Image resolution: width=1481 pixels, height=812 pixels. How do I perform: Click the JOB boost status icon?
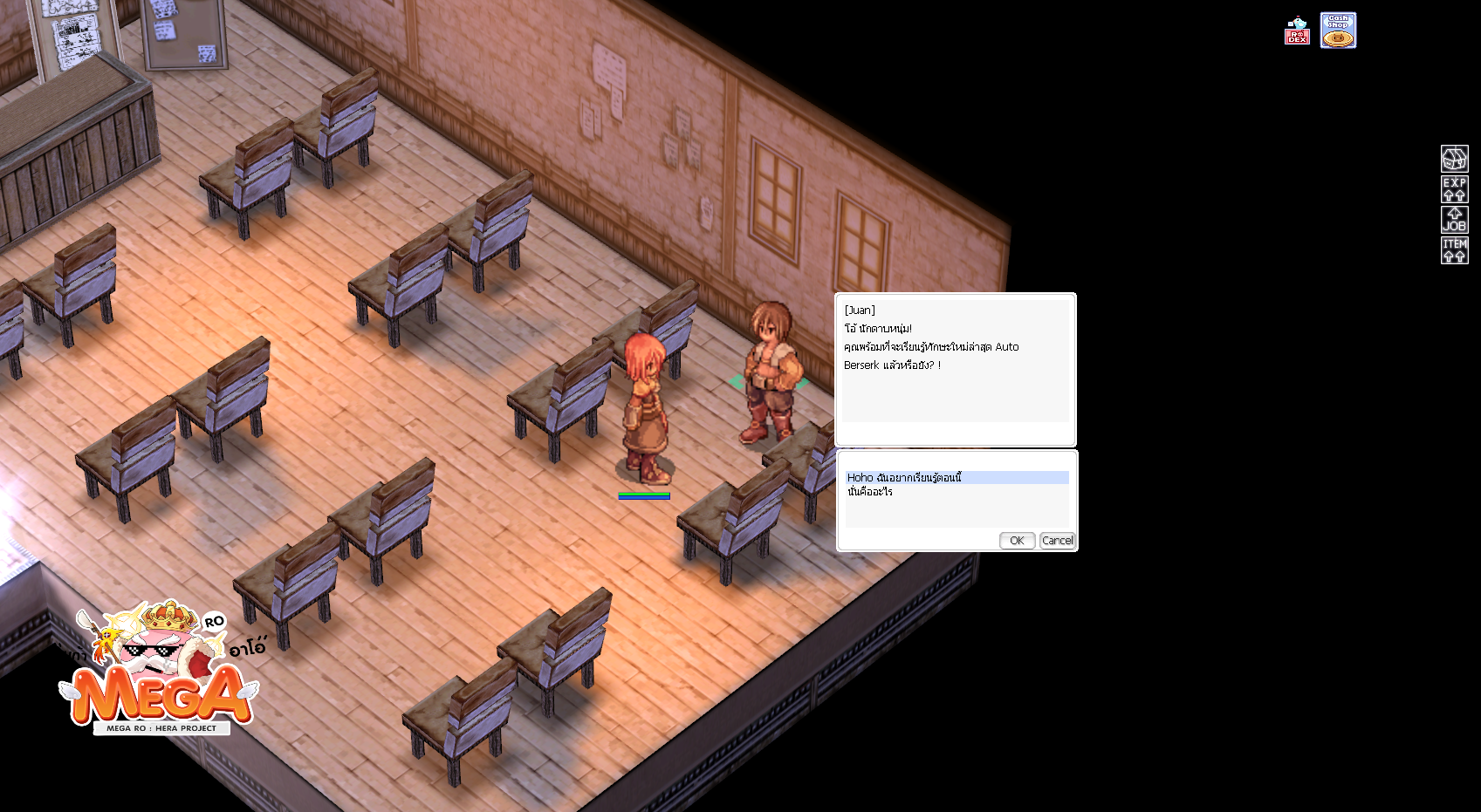pyautogui.click(x=1454, y=220)
